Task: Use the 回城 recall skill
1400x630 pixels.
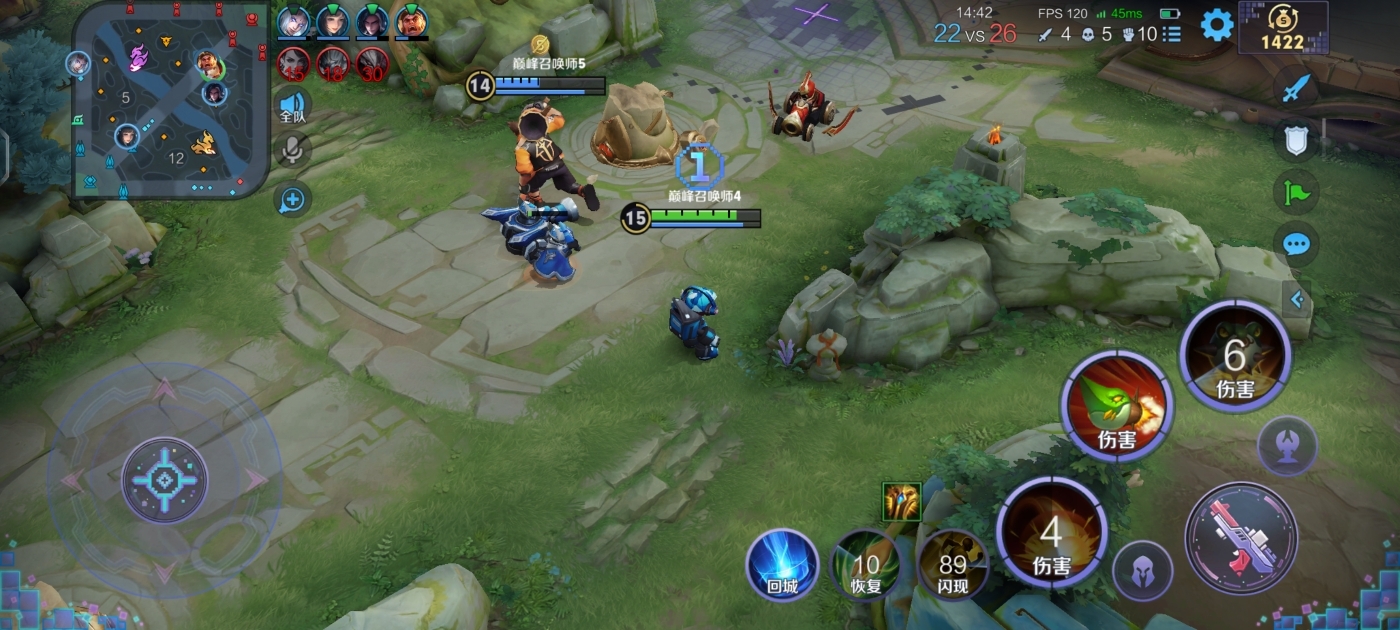Action: (x=782, y=565)
